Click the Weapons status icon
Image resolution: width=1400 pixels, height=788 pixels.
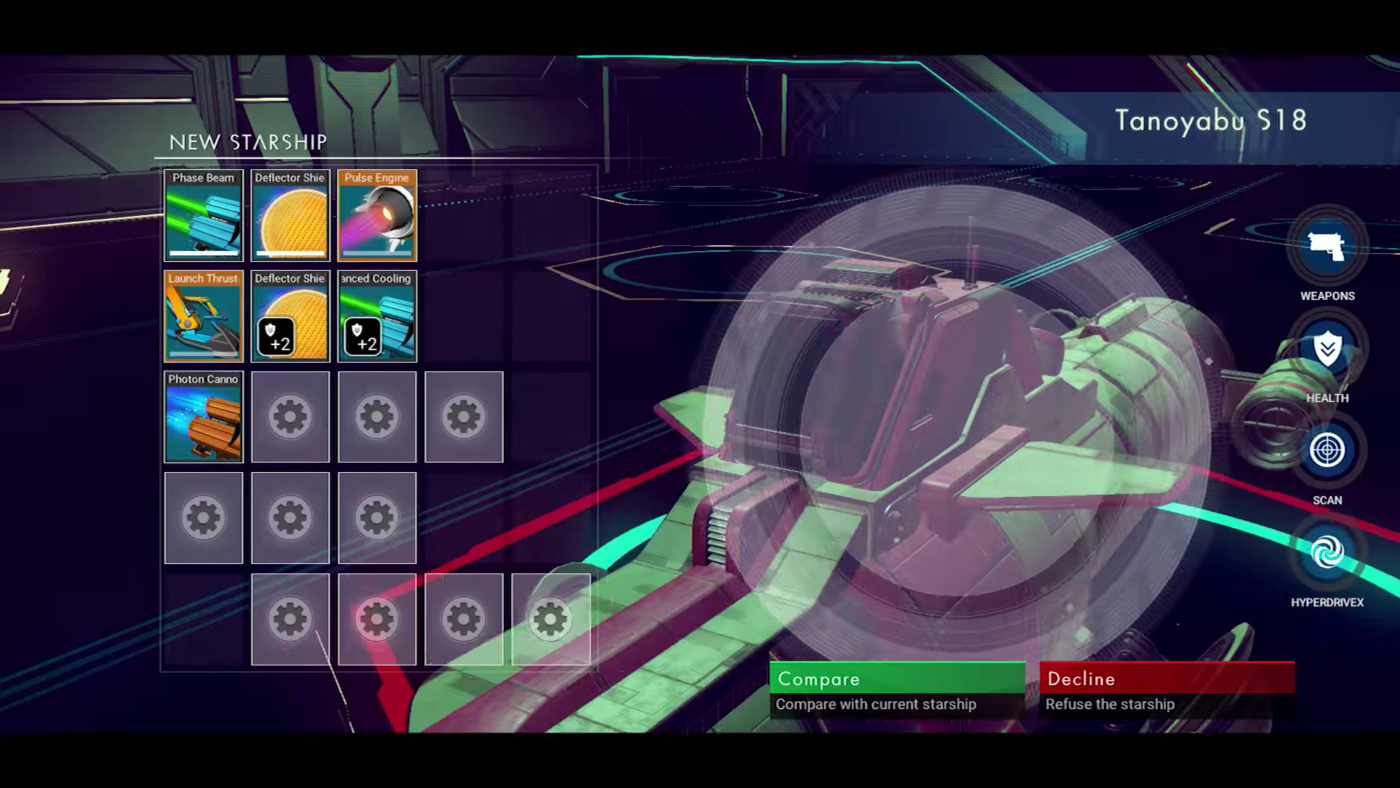[x=1327, y=243]
